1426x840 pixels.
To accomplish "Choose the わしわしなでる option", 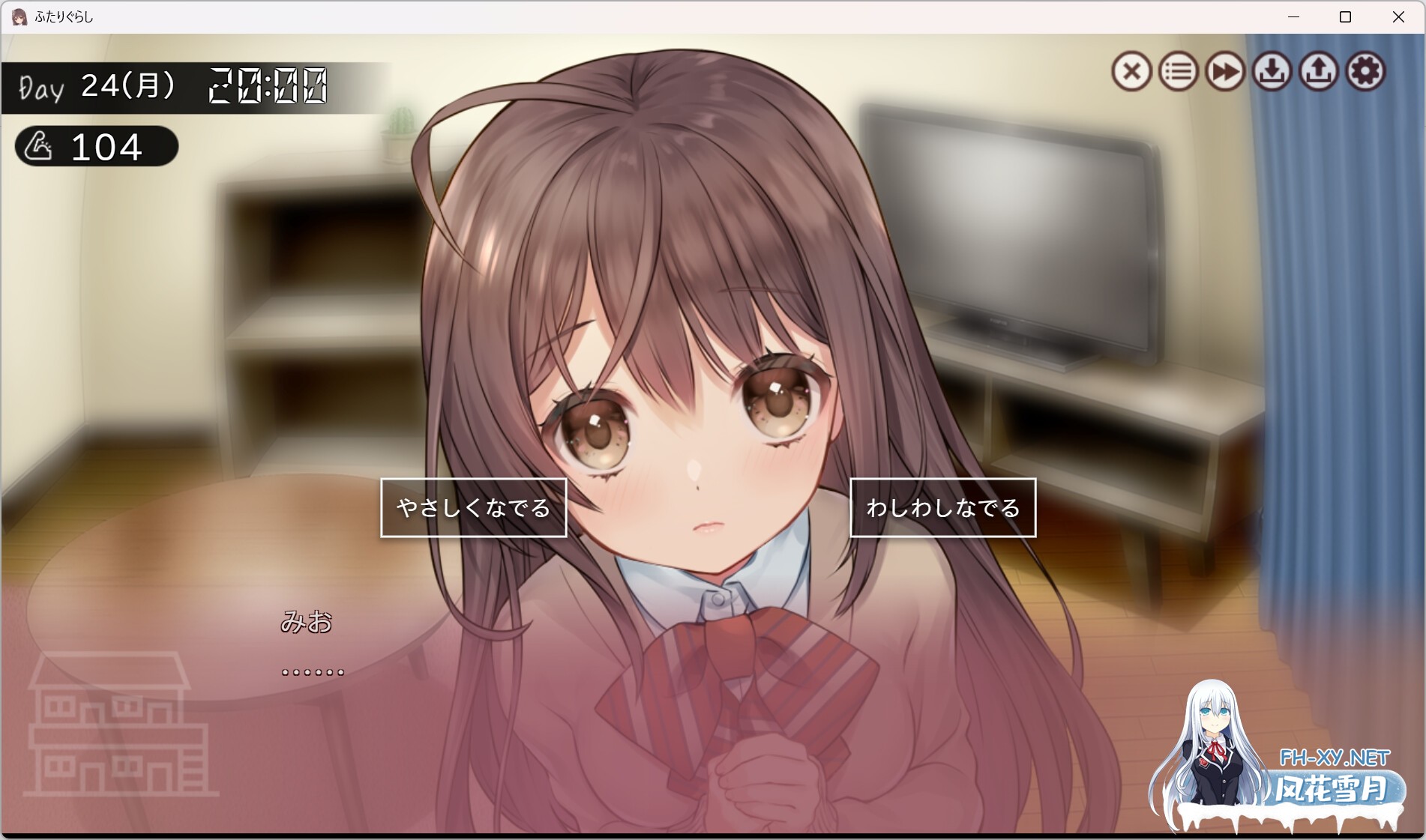I will pos(943,507).
